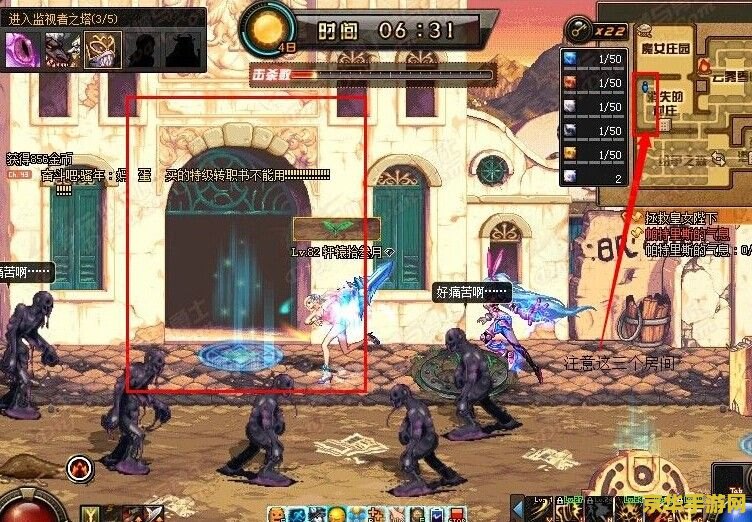The width and height of the screenshot is (752, 522).
Task: Select the dark wolf boss portrait
Action: pos(60,49)
